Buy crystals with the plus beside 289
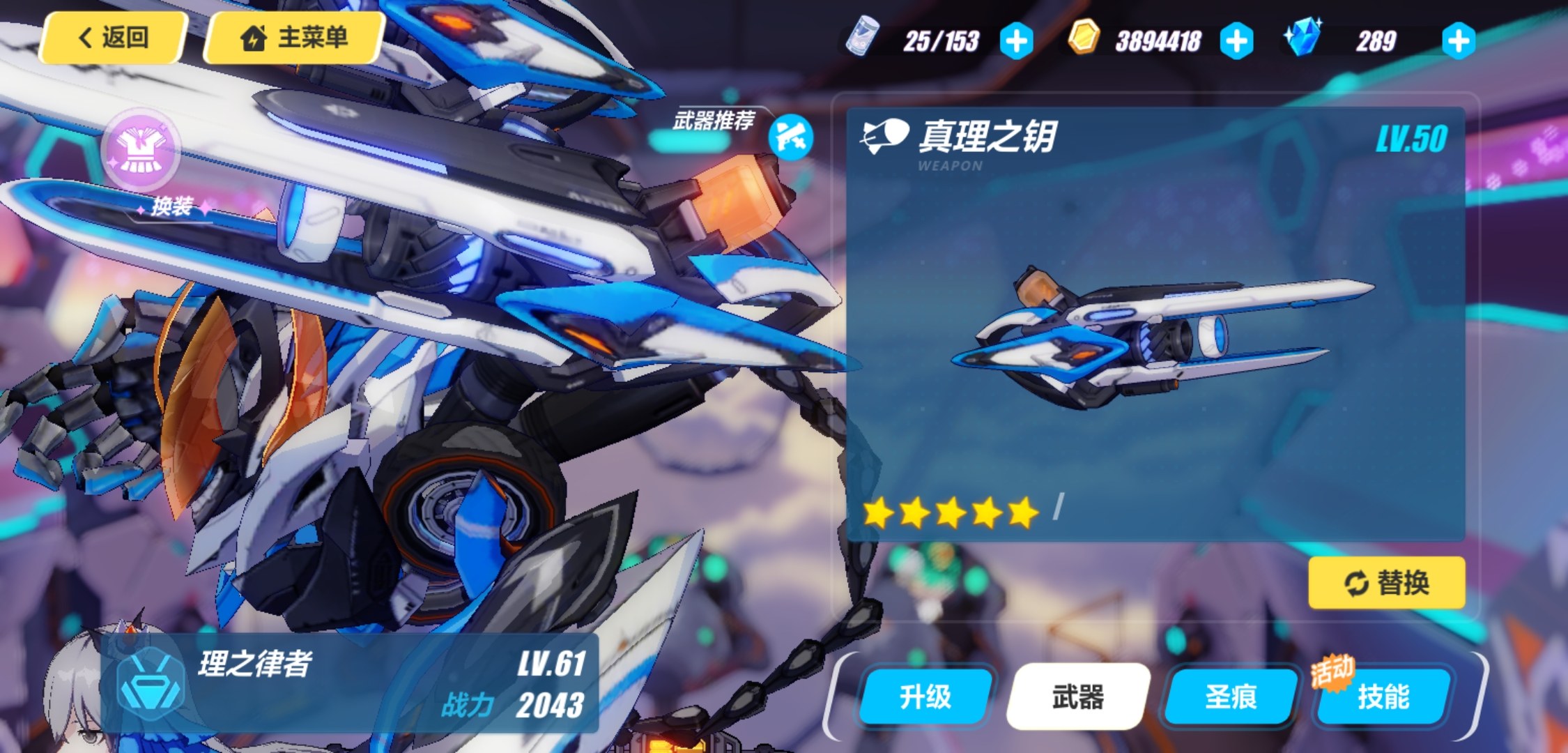Image resolution: width=1568 pixels, height=753 pixels. 1458,41
